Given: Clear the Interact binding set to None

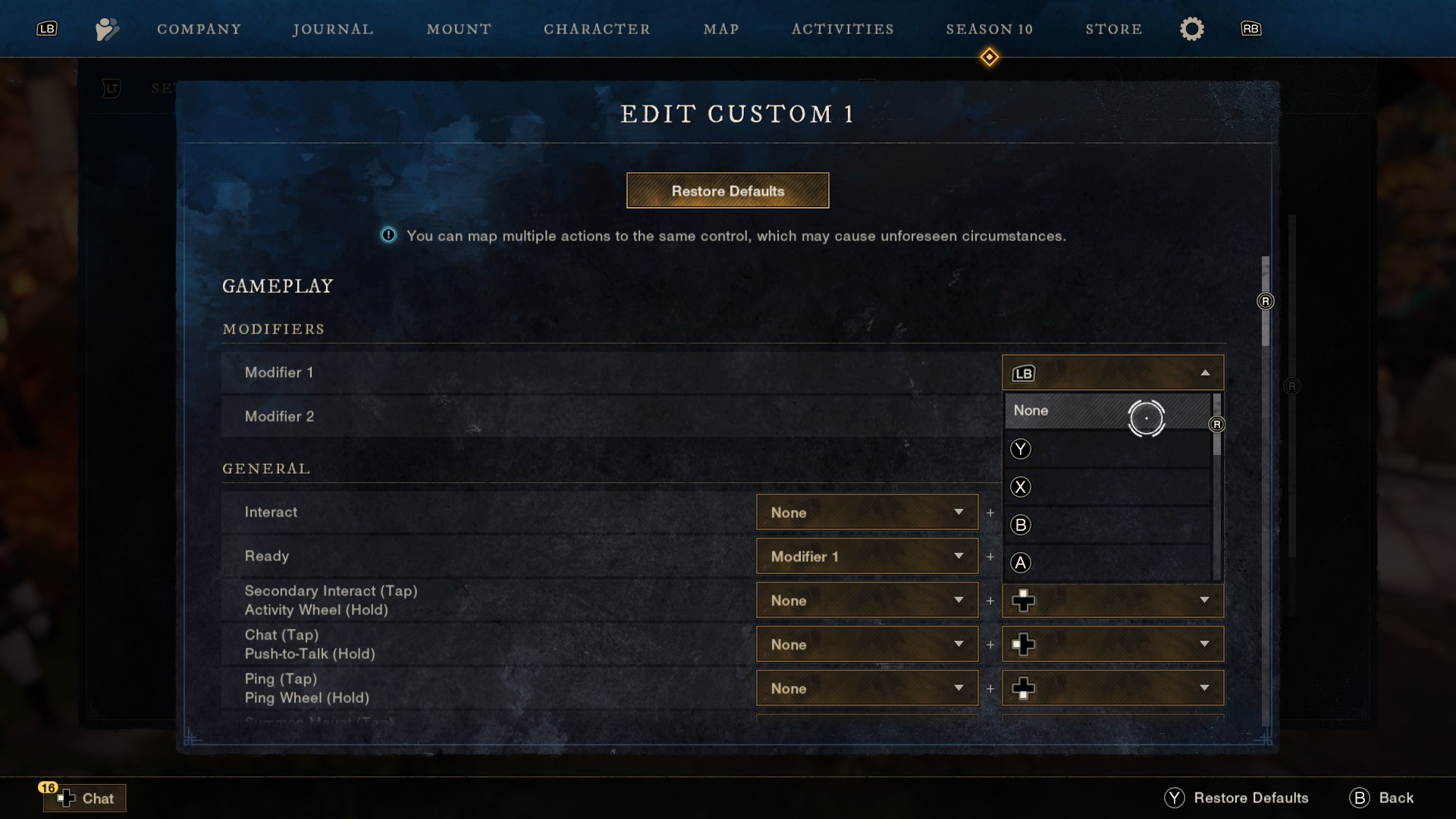Looking at the screenshot, I should click(x=866, y=512).
